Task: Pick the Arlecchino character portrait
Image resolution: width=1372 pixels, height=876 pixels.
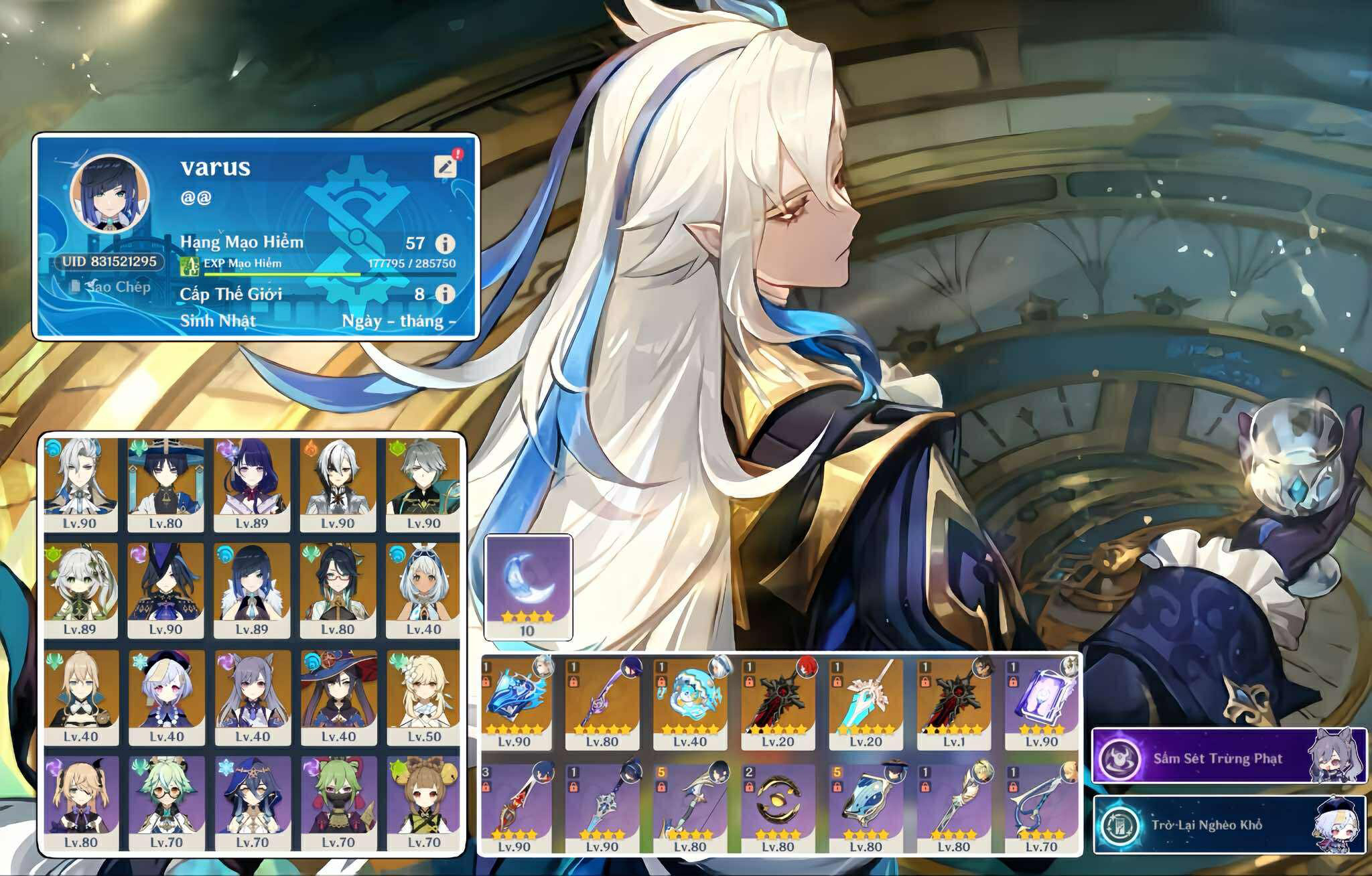Action: [338, 484]
